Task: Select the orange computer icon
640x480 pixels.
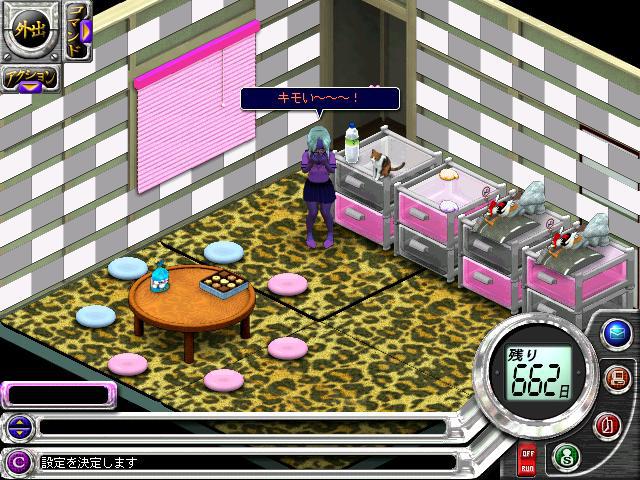Action: (x=616, y=379)
